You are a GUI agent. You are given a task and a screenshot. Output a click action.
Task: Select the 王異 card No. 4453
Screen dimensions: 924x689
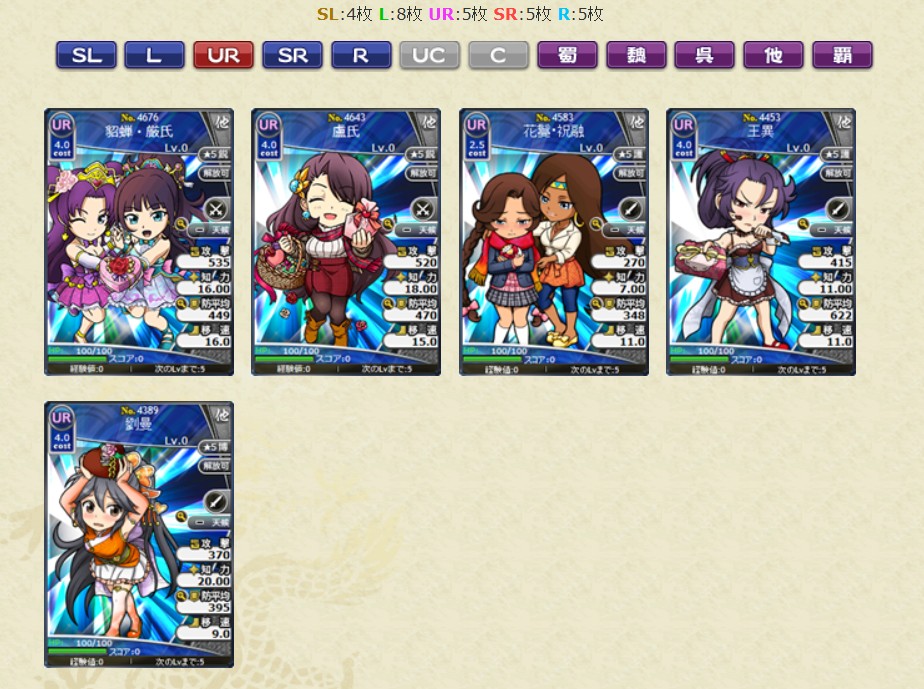pyautogui.click(x=761, y=242)
